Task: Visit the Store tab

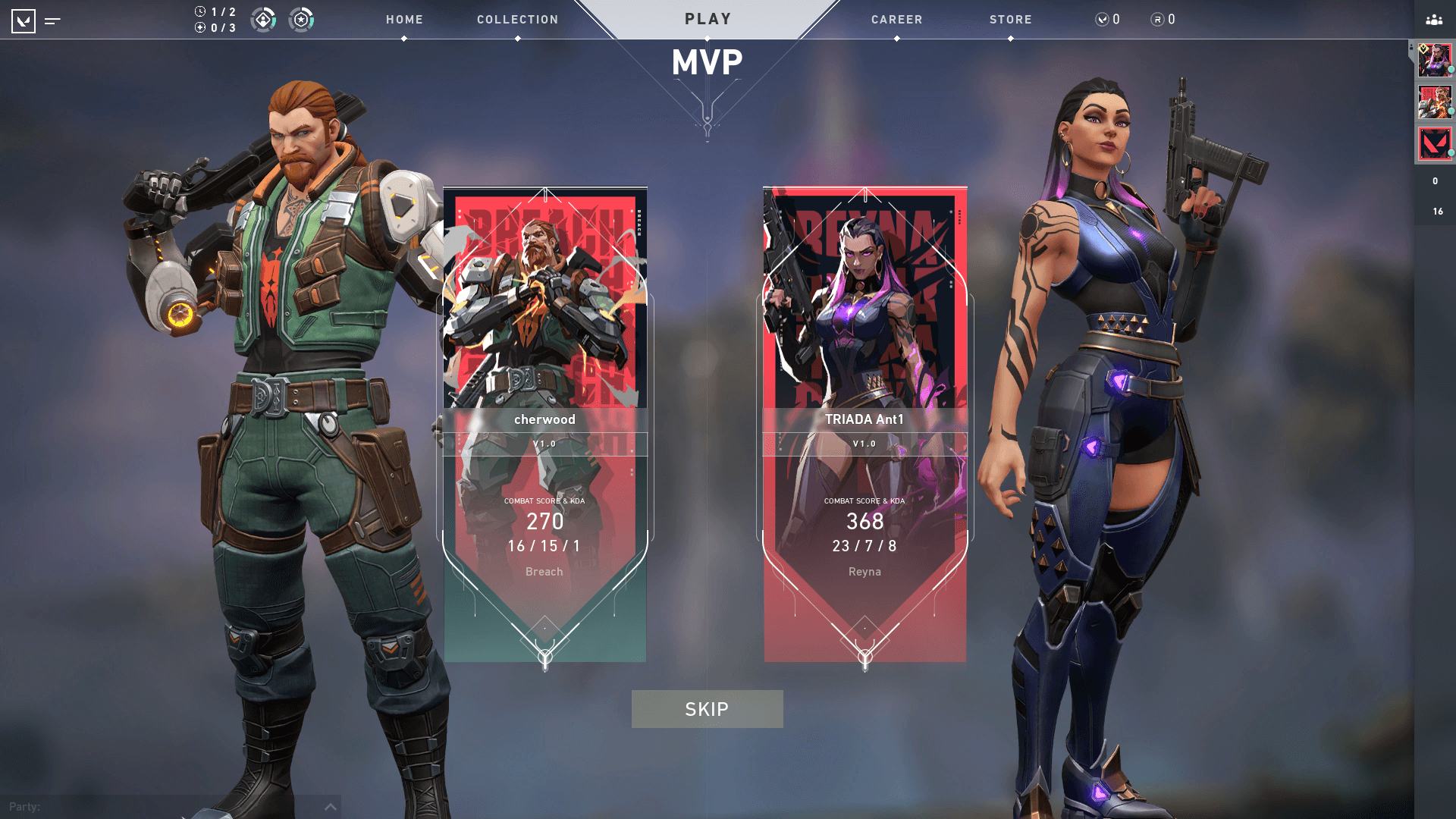Action: [x=1010, y=20]
